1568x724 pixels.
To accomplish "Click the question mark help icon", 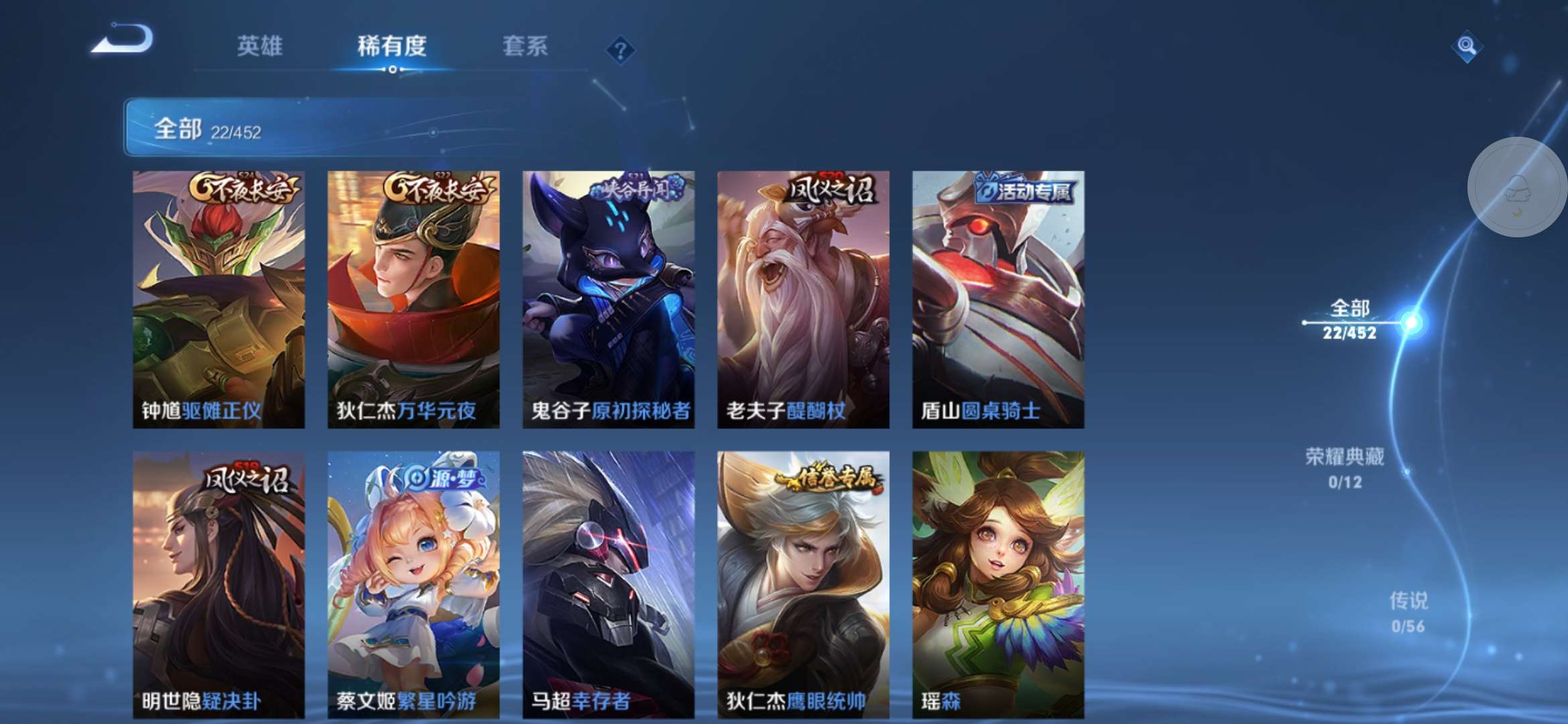I will coord(622,48).
